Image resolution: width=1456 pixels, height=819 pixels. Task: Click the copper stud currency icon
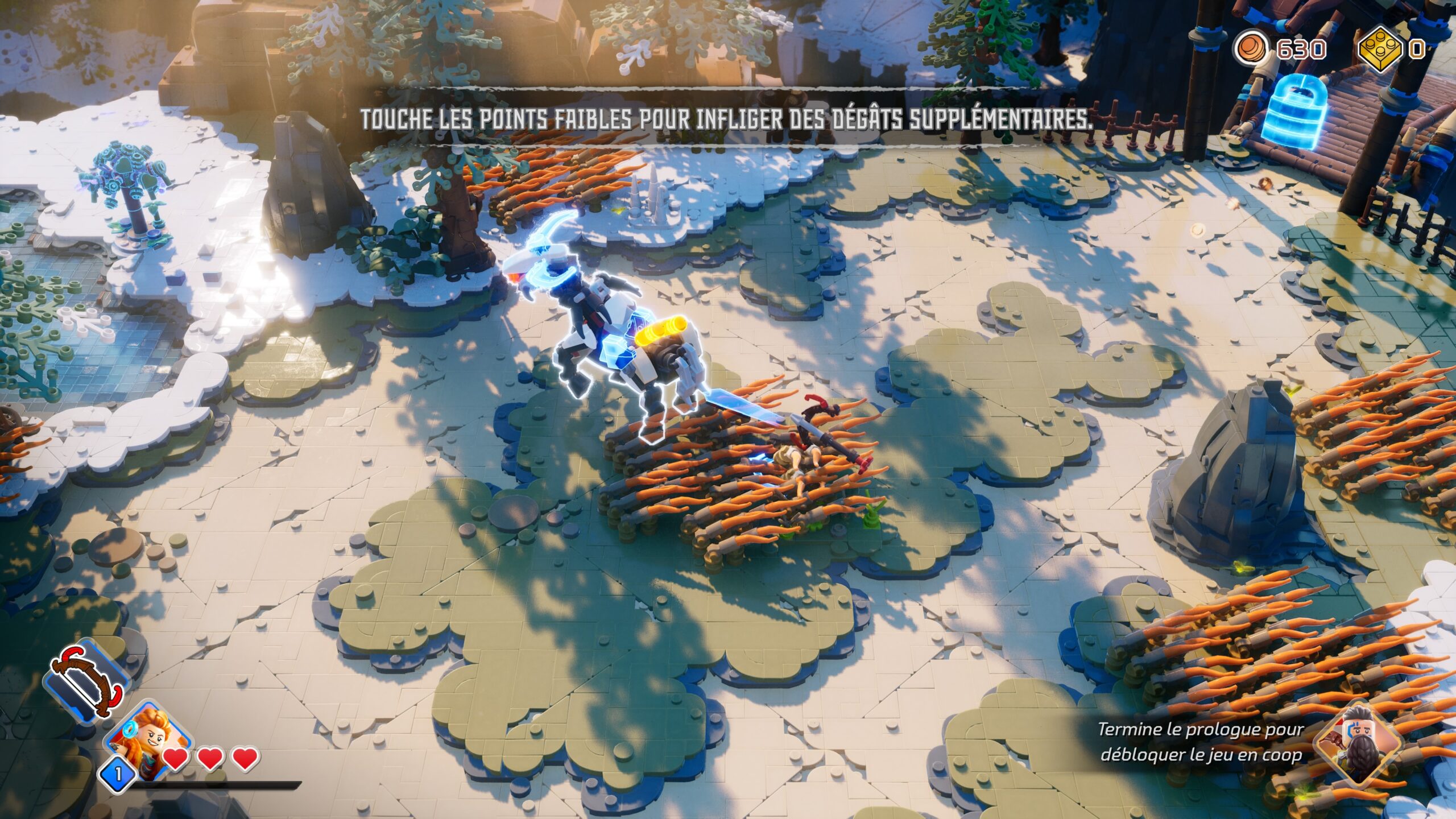(1251, 49)
